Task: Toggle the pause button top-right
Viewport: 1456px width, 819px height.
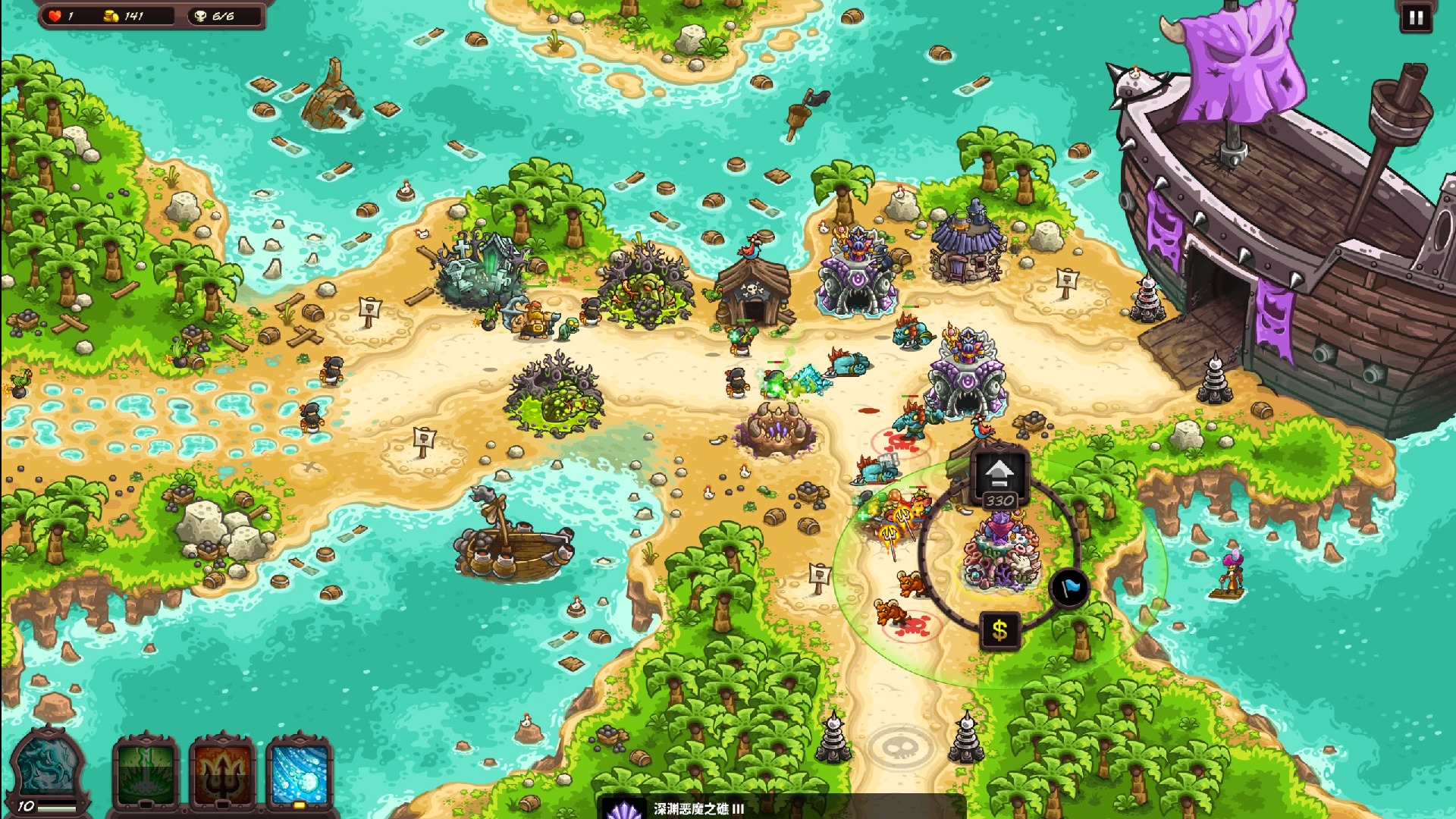Action: (x=1414, y=17)
